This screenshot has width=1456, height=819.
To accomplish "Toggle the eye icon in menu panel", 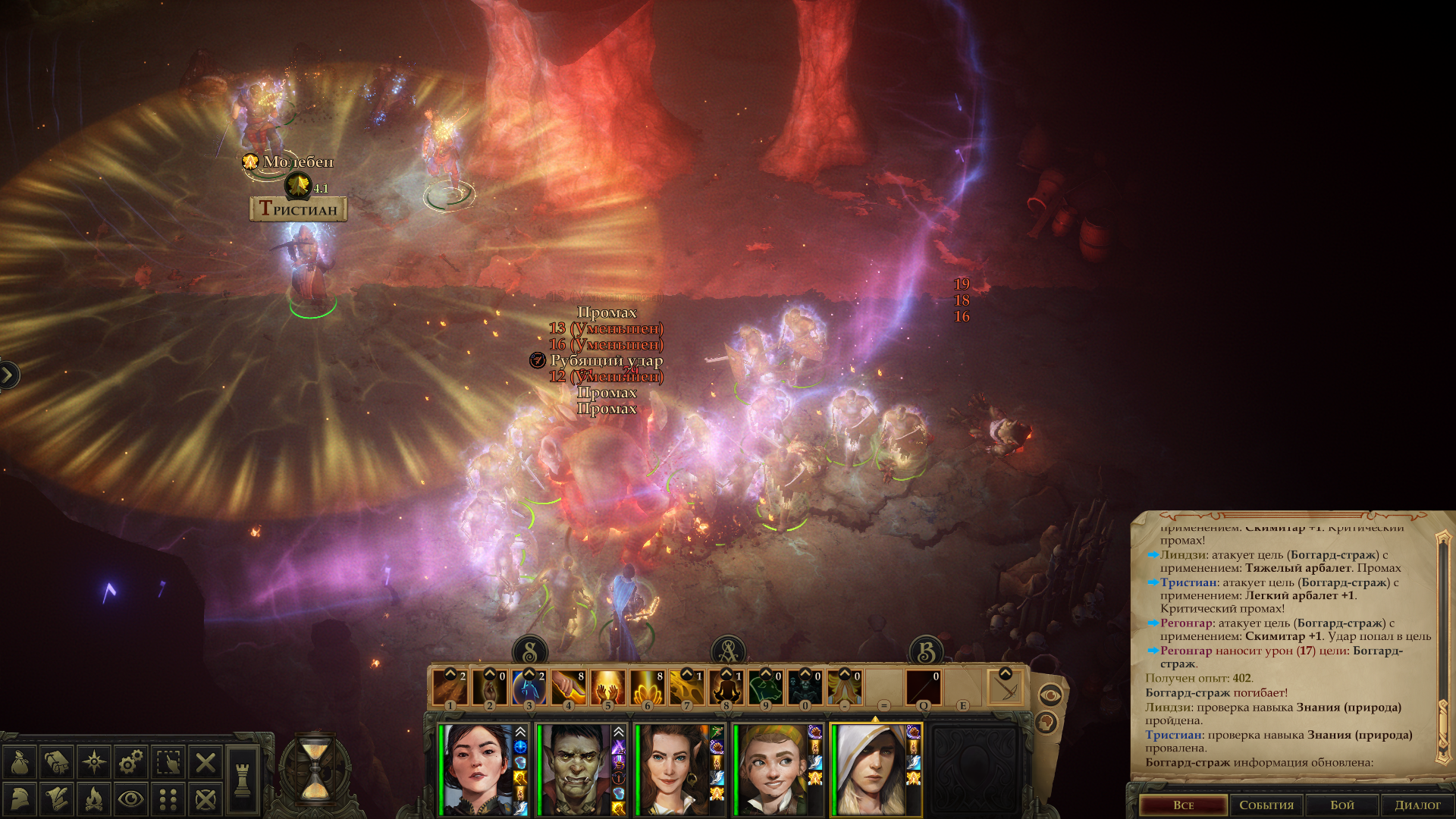I will tap(130, 799).
